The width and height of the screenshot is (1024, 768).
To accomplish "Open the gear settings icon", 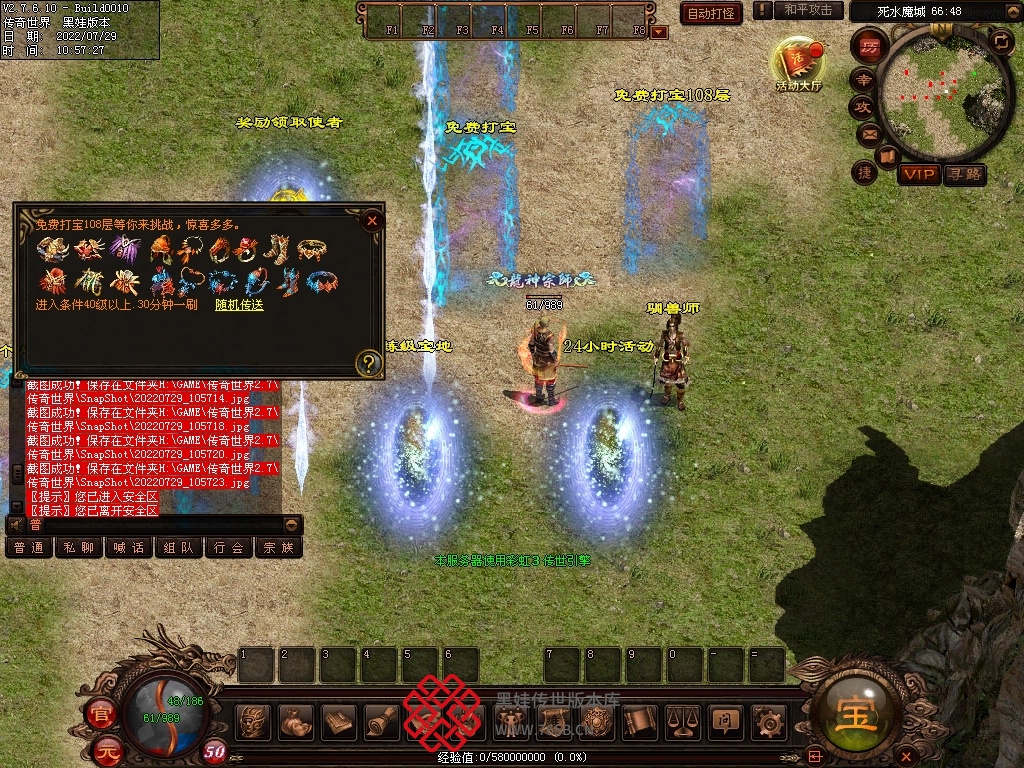I will point(768,720).
